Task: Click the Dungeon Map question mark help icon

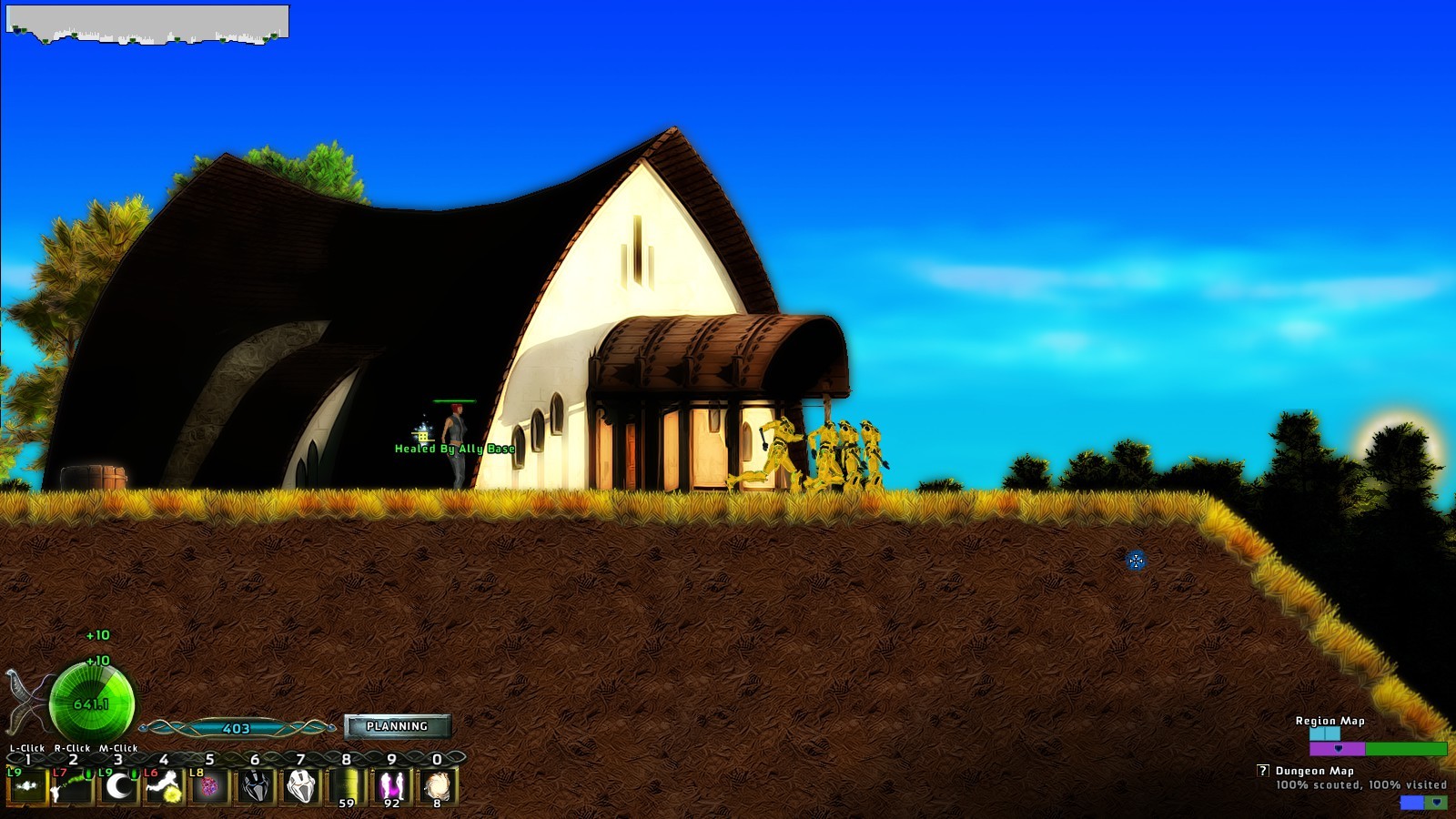Action: pos(1262,770)
